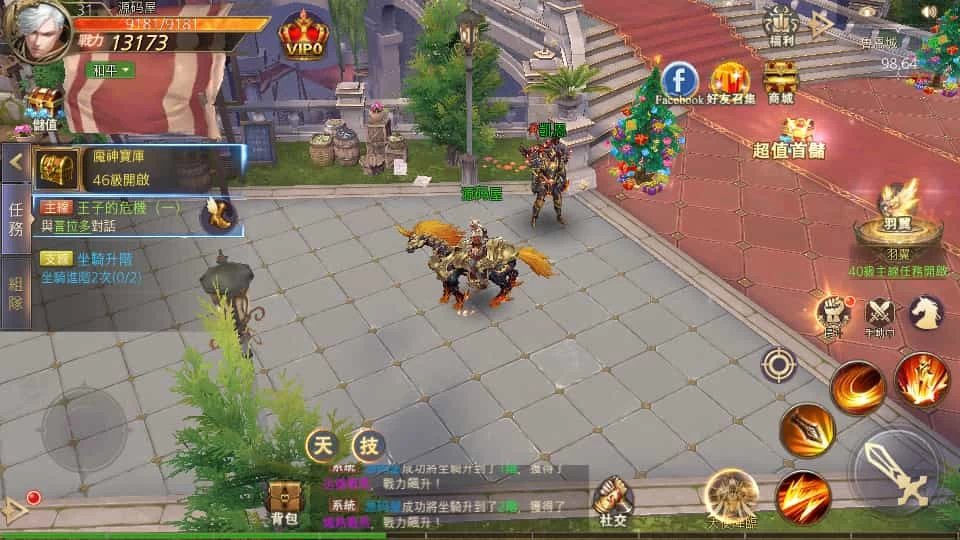Collapse the quest panel with the arrow
960x540 pixels.
(x=15, y=161)
